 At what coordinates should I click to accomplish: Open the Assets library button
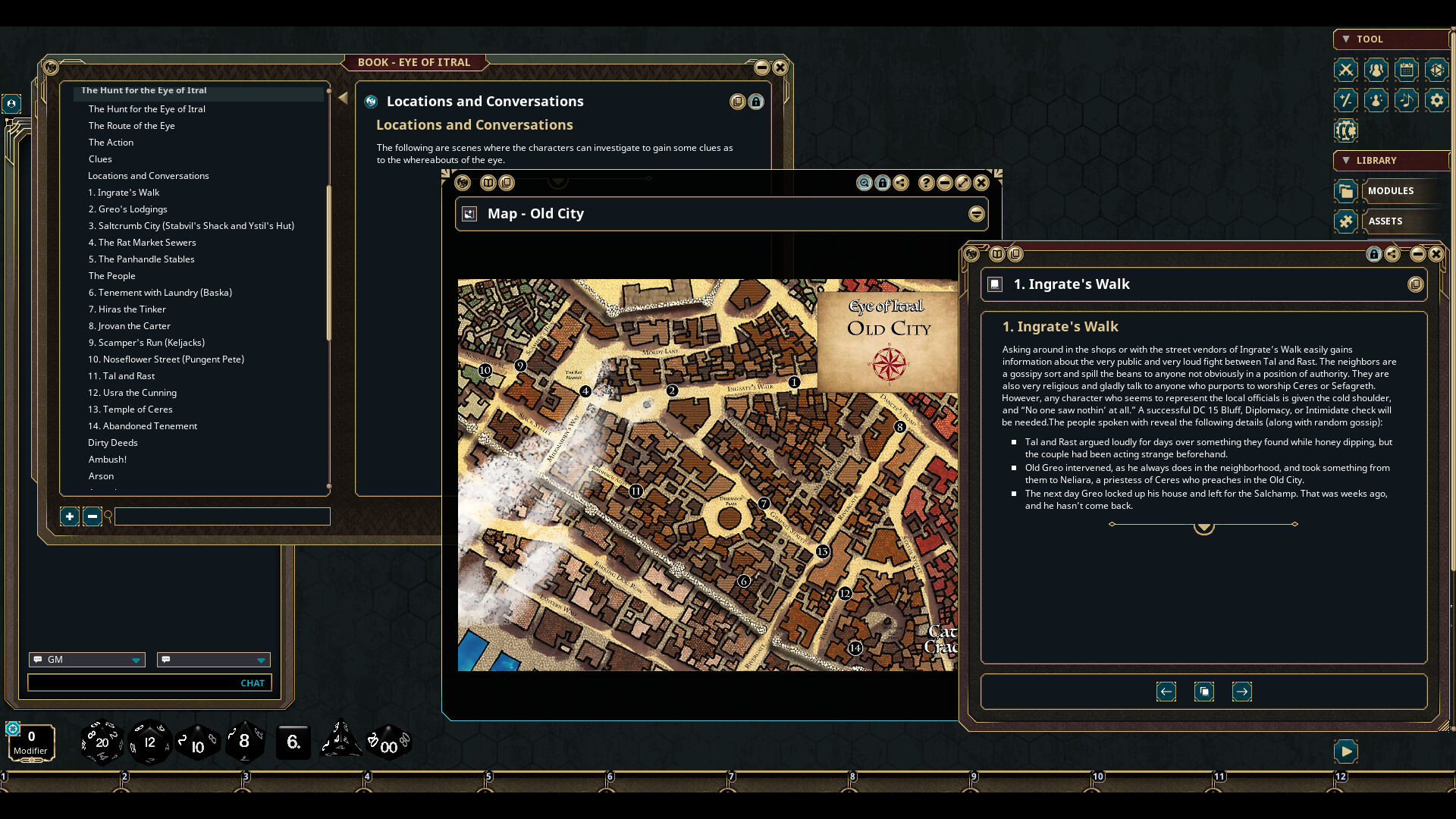[x=1385, y=221]
